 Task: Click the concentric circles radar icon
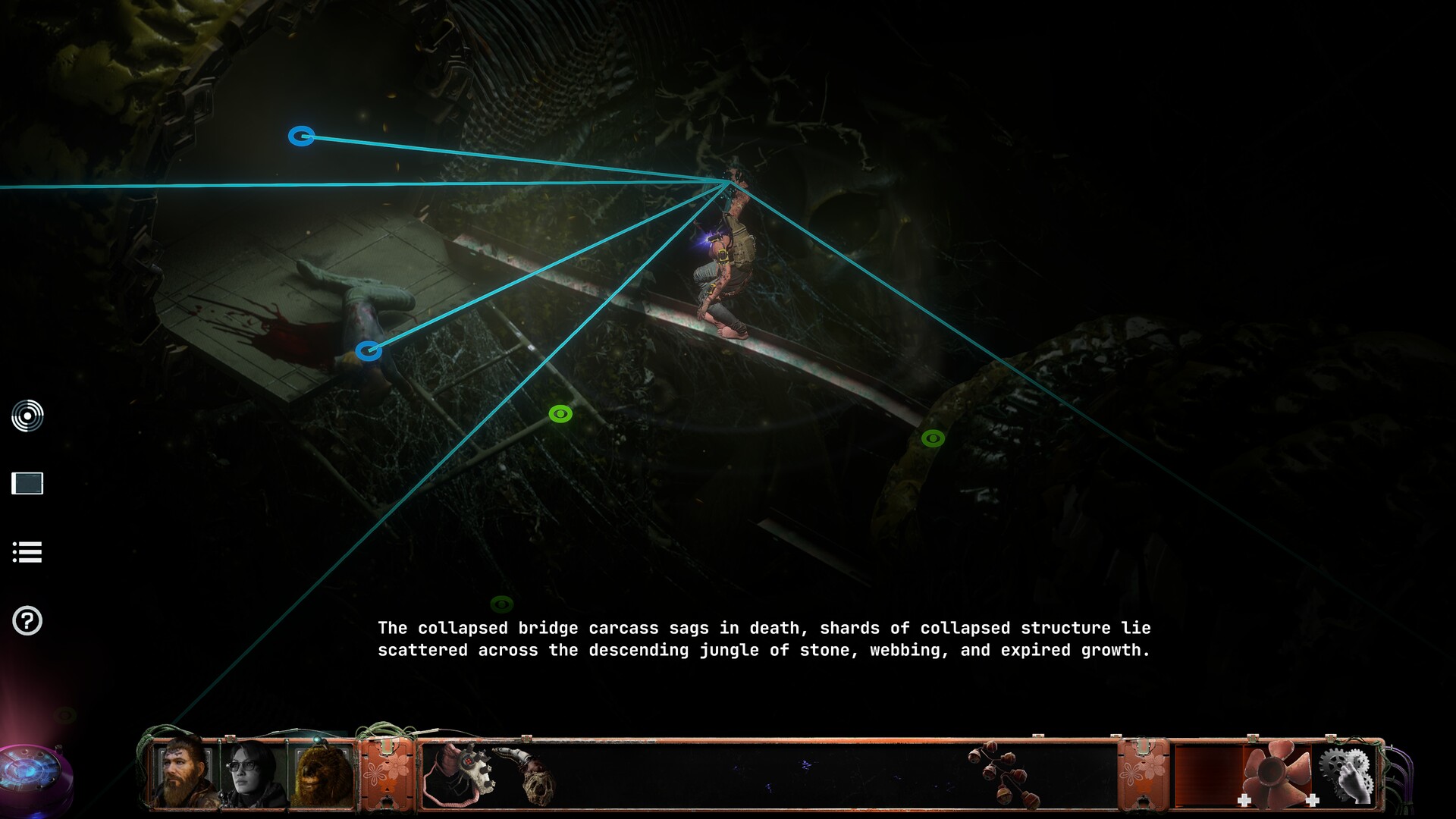pyautogui.click(x=27, y=416)
